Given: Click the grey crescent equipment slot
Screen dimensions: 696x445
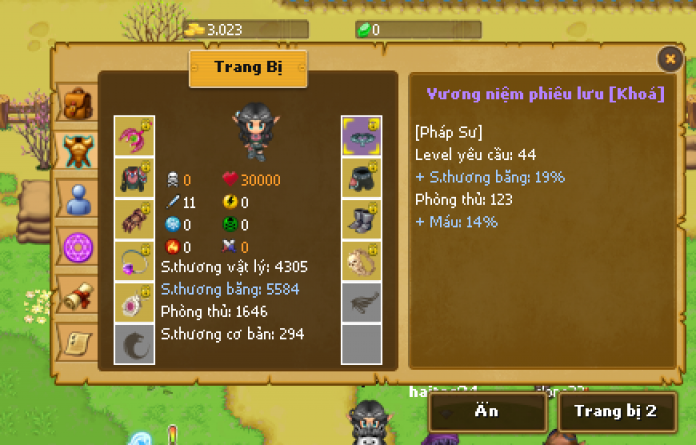Looking at the screenshot, I should [x=134, y=343].
